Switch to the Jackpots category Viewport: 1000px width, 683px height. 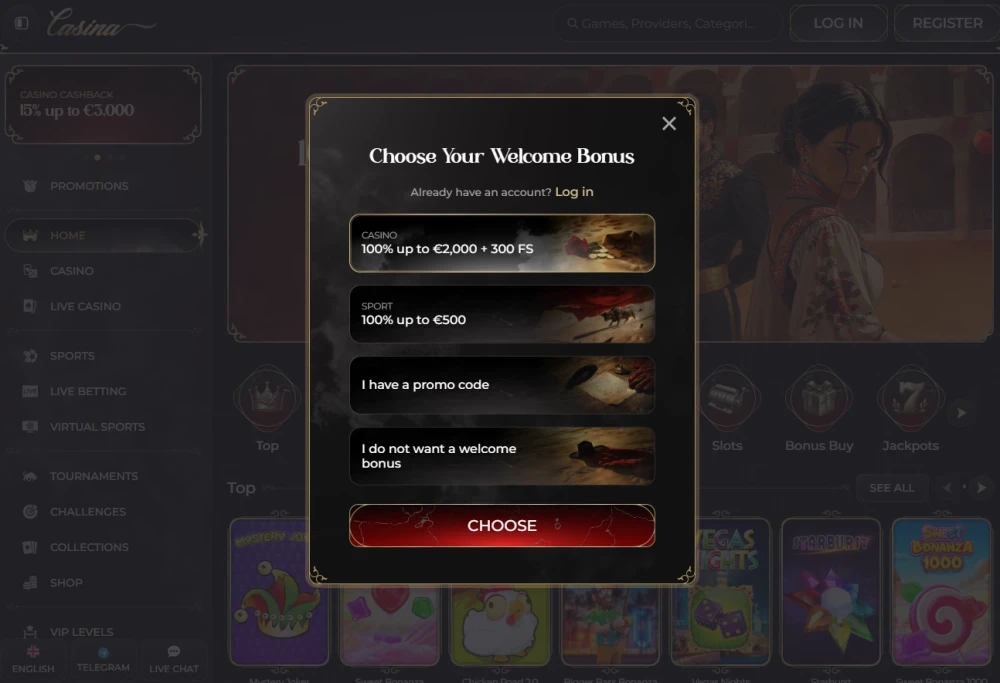[910, 410]
